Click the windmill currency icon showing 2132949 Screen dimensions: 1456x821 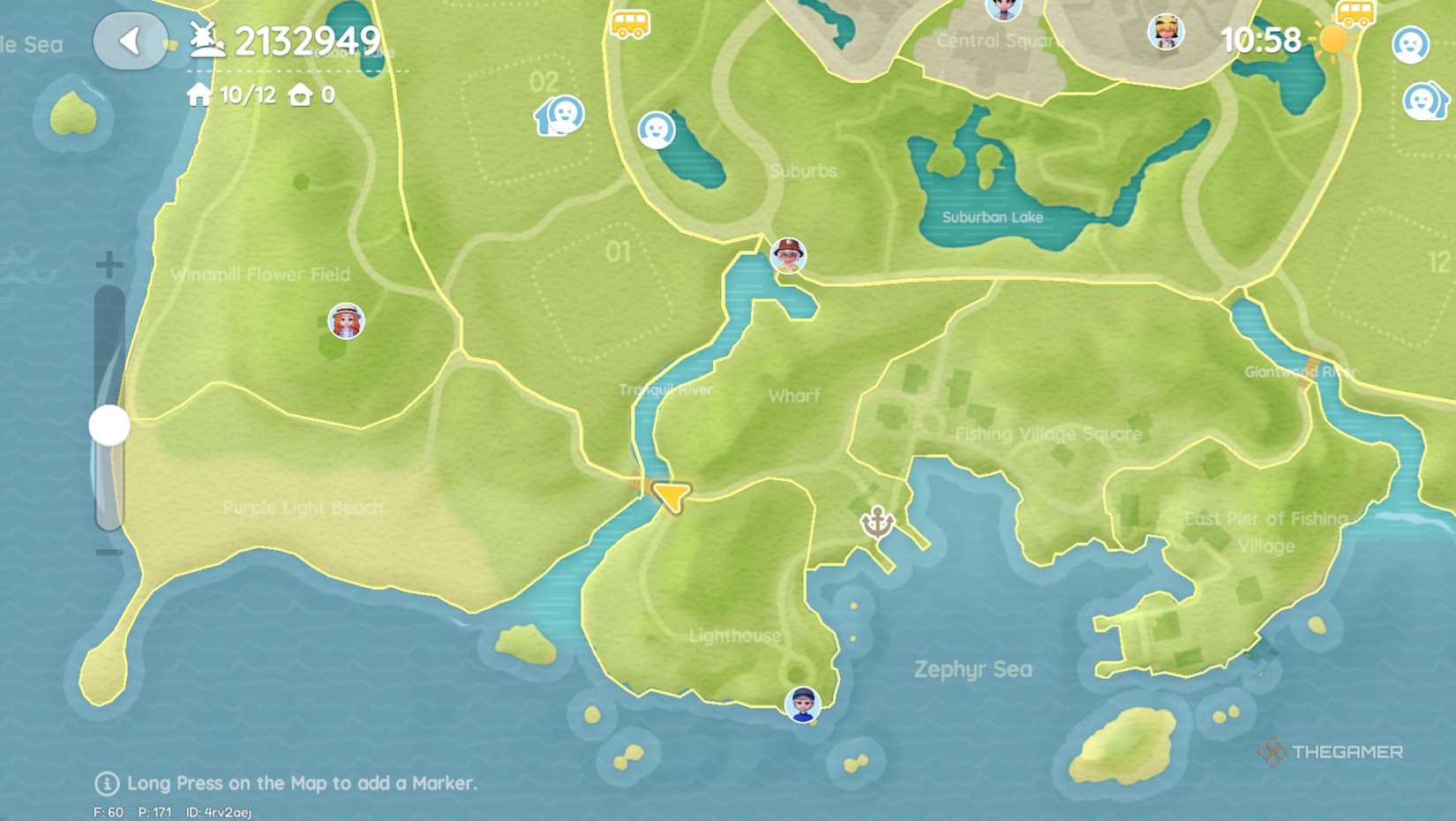[x=206, y=40]
